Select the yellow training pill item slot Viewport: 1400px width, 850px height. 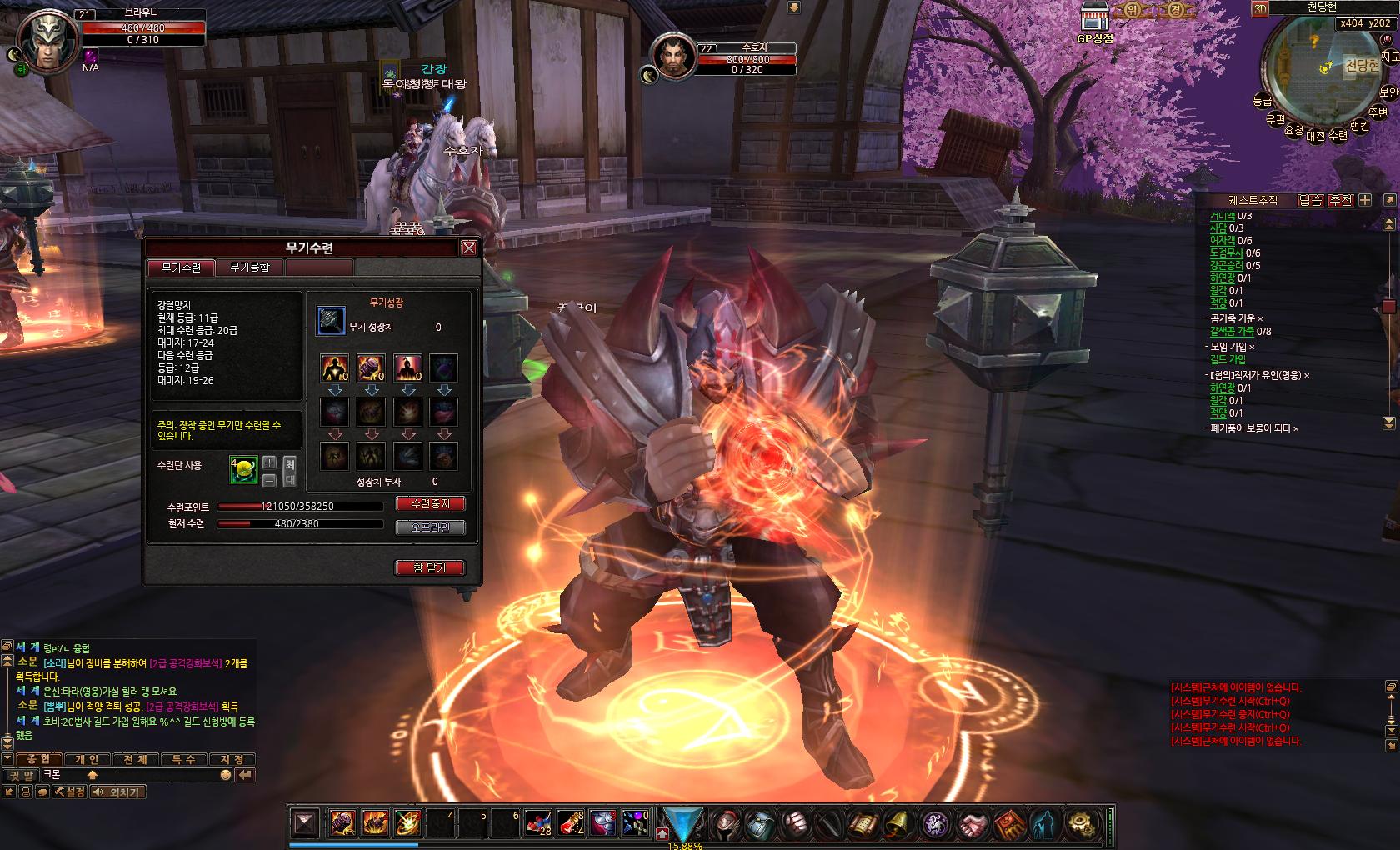pos(243,471)
